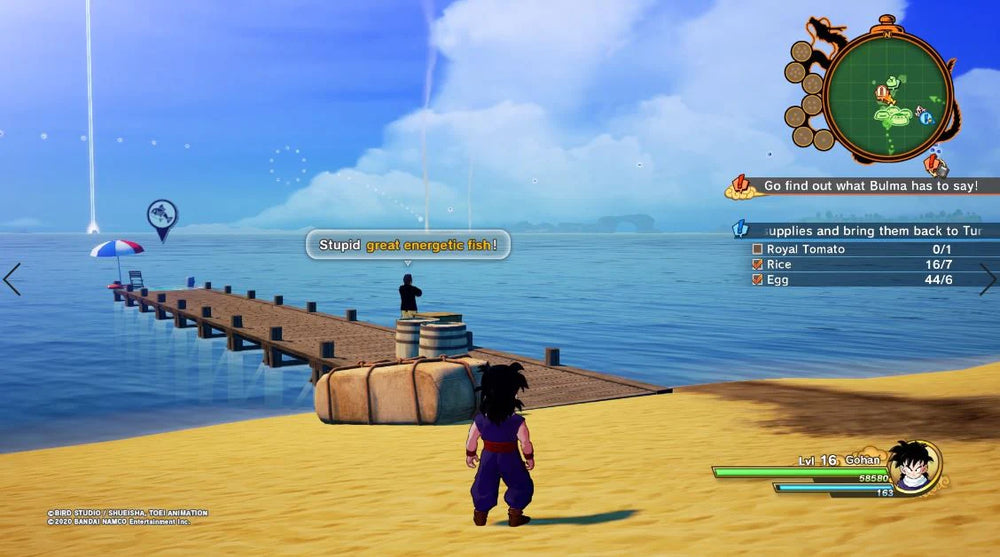
Task: Select the fishing spot marker icon
Action: click(x=162, y=215)
